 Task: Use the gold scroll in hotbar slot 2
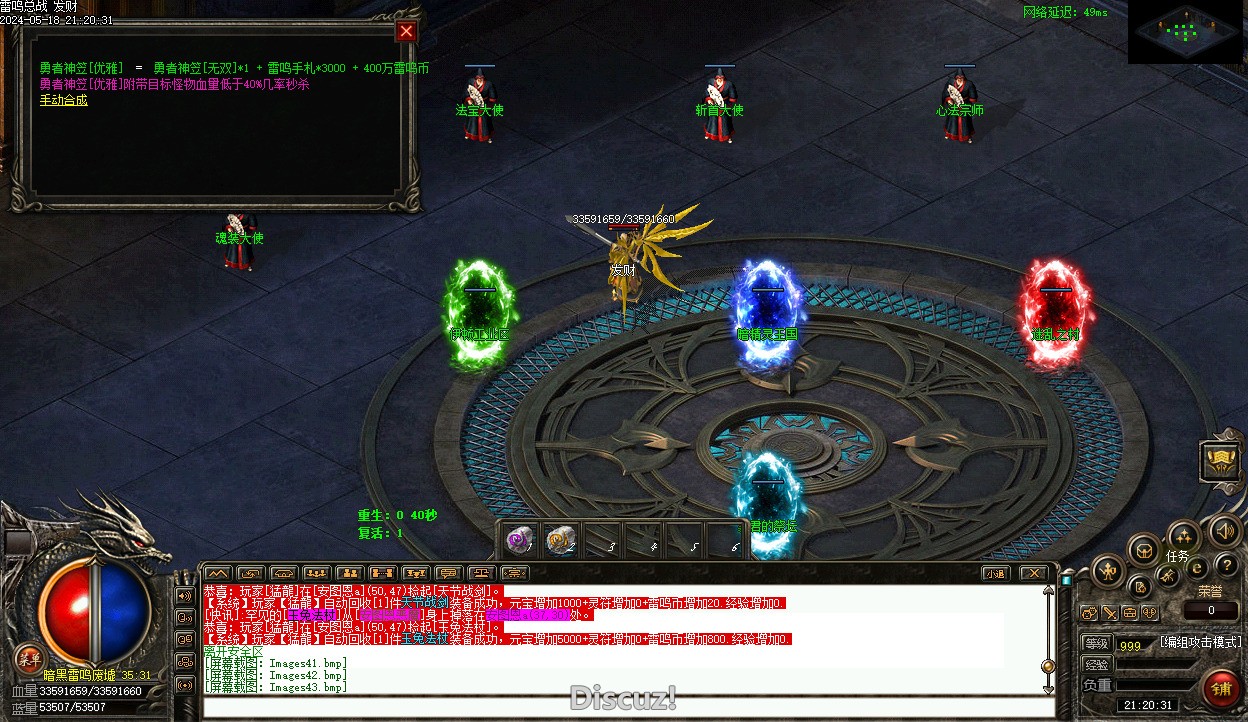pos(560,540)
